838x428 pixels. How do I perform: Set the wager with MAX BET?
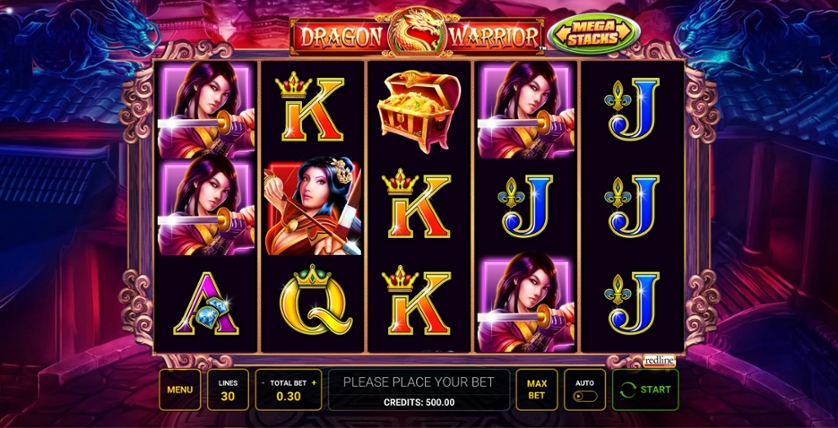(537, 390)
